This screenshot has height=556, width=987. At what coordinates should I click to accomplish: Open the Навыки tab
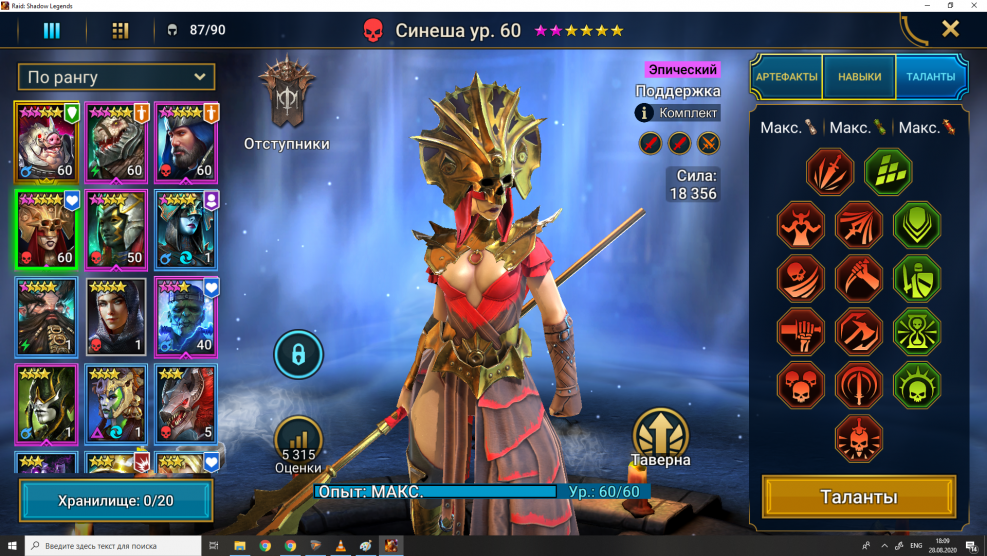click(x=859, y=76)
